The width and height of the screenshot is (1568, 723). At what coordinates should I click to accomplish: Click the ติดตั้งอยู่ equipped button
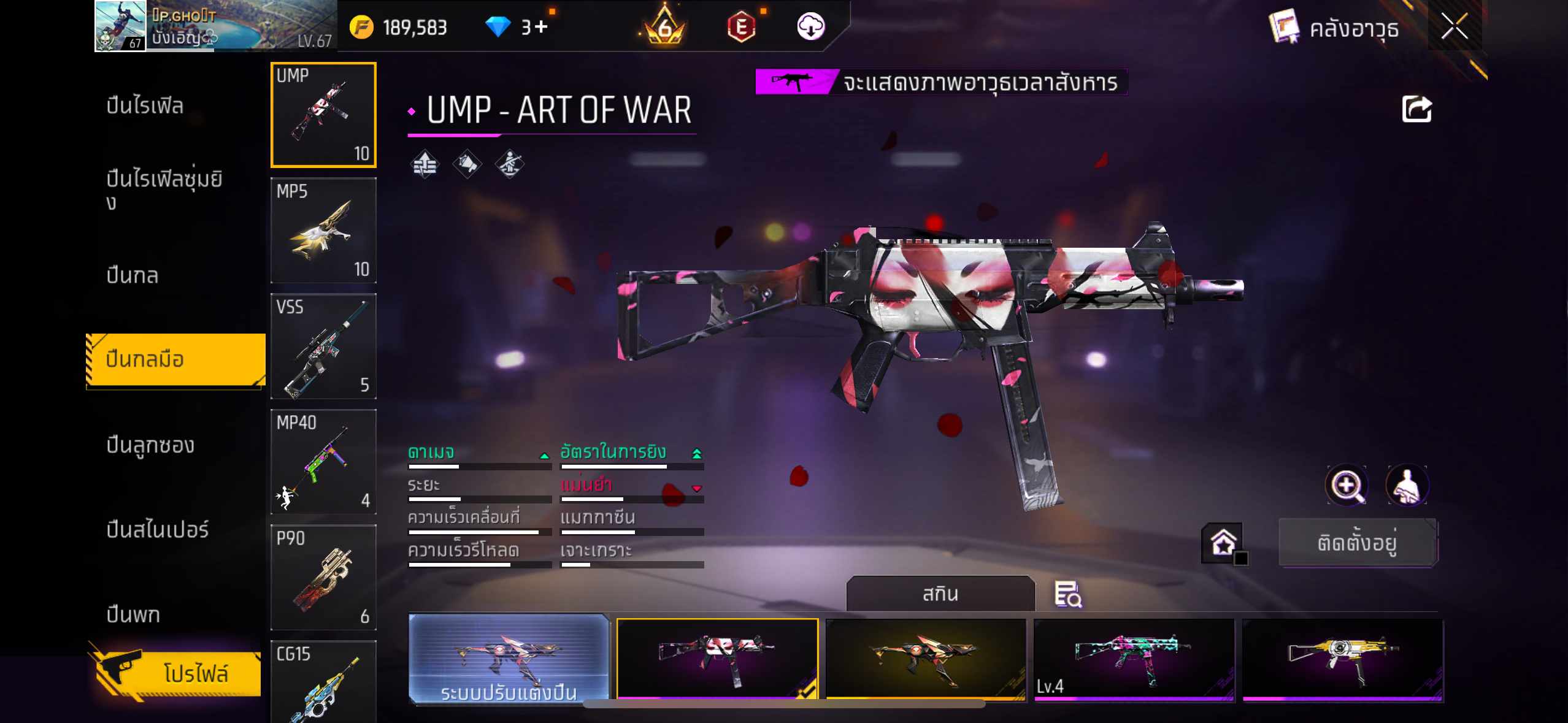[1358, 543]
